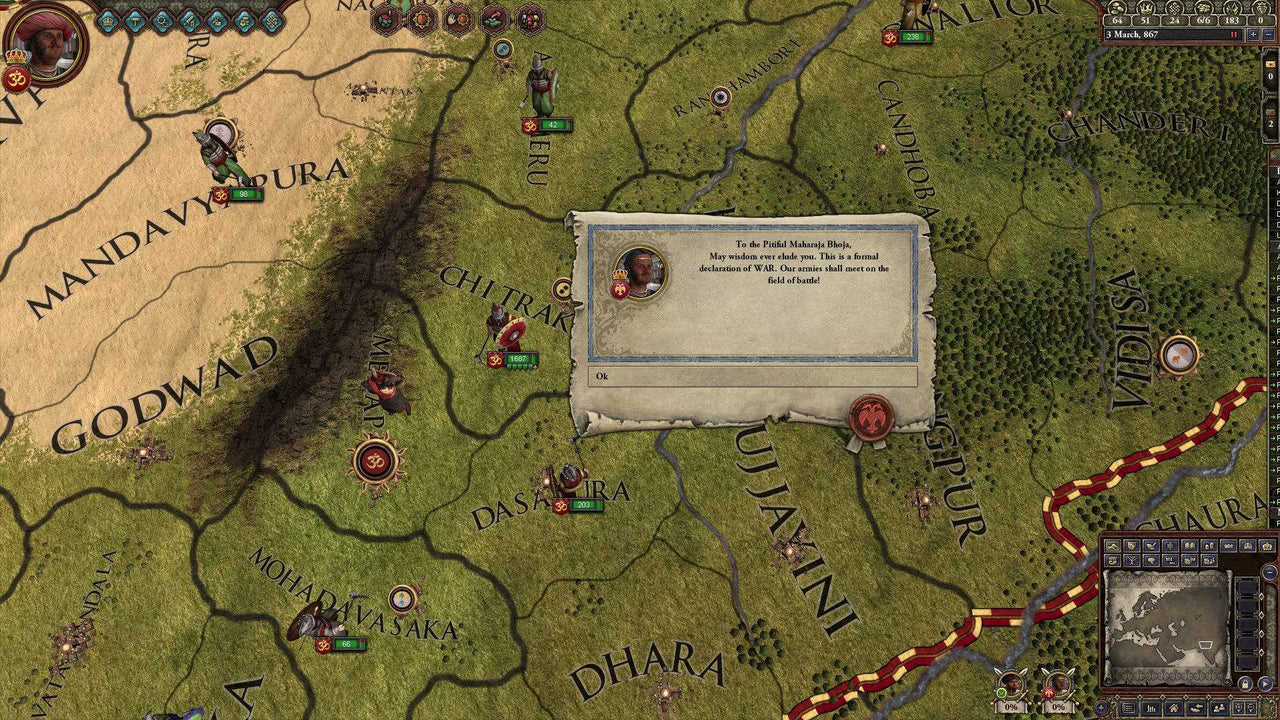The width and height of the screenshot is (1280, 720).
Task: Open the message log list icon
Action: [x=1128, y=706]
